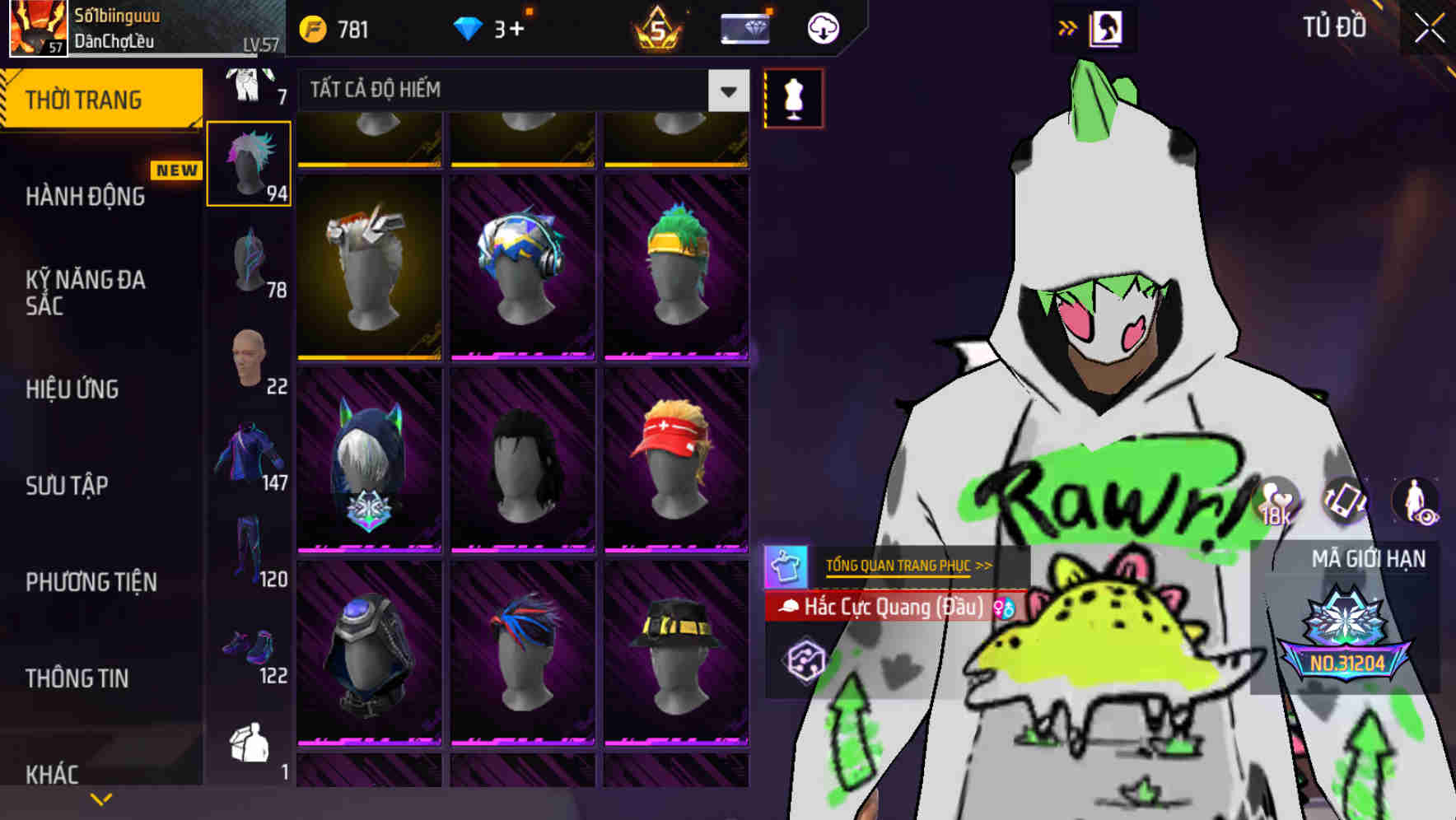Open the hexagon style-combo icon below item bar
The image size is (1456, 820).
tap(807, 659)
